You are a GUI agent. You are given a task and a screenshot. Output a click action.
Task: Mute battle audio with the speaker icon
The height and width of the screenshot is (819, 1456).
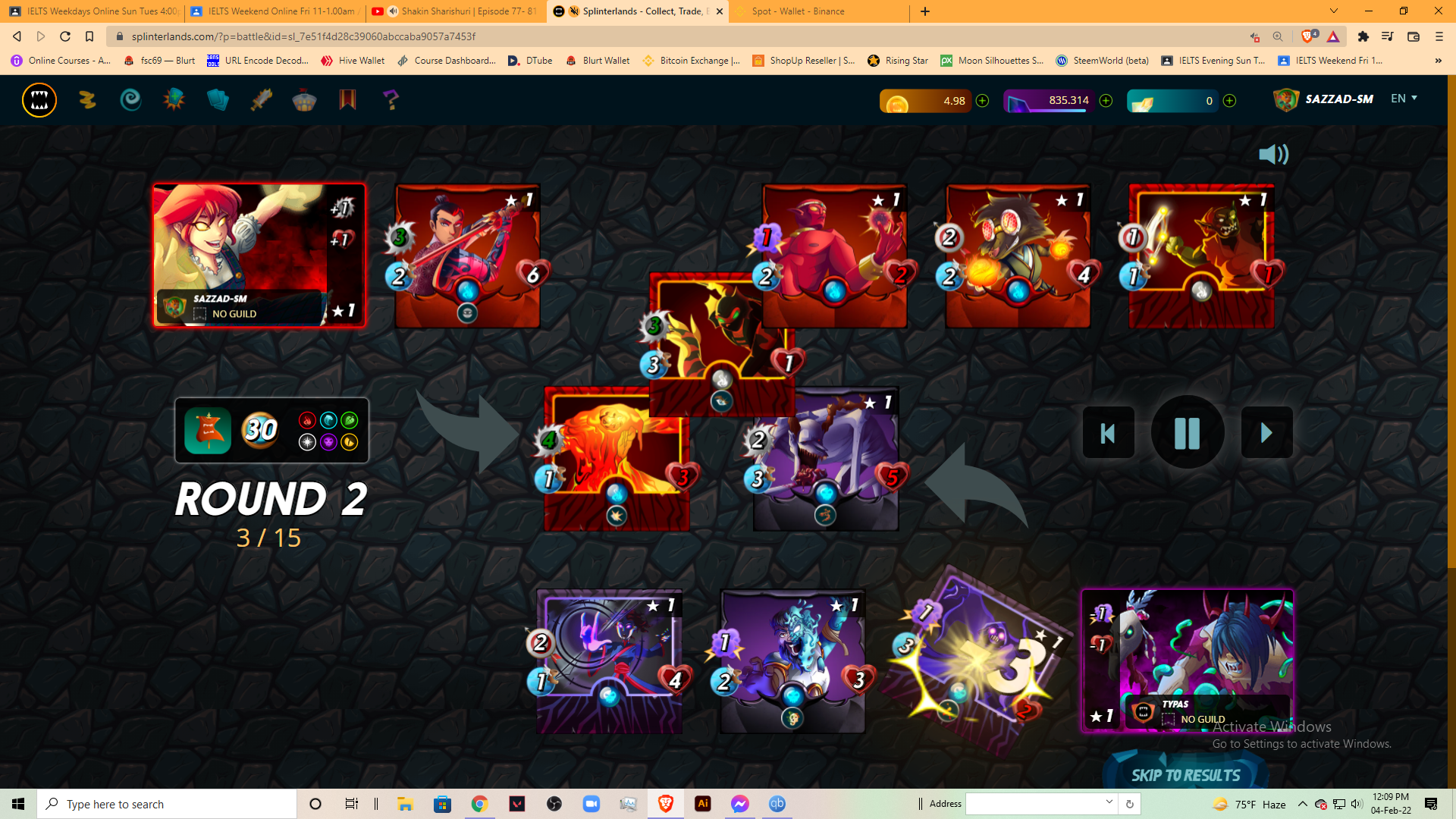point(1274,154)
